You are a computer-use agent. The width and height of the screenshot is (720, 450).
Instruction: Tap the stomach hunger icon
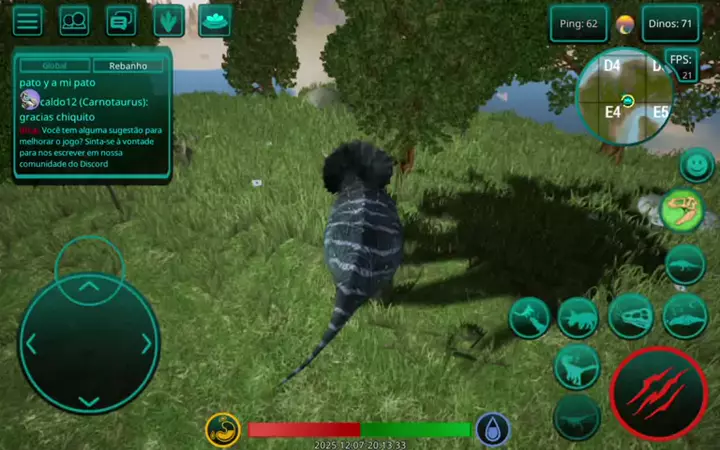coord(223,430)
